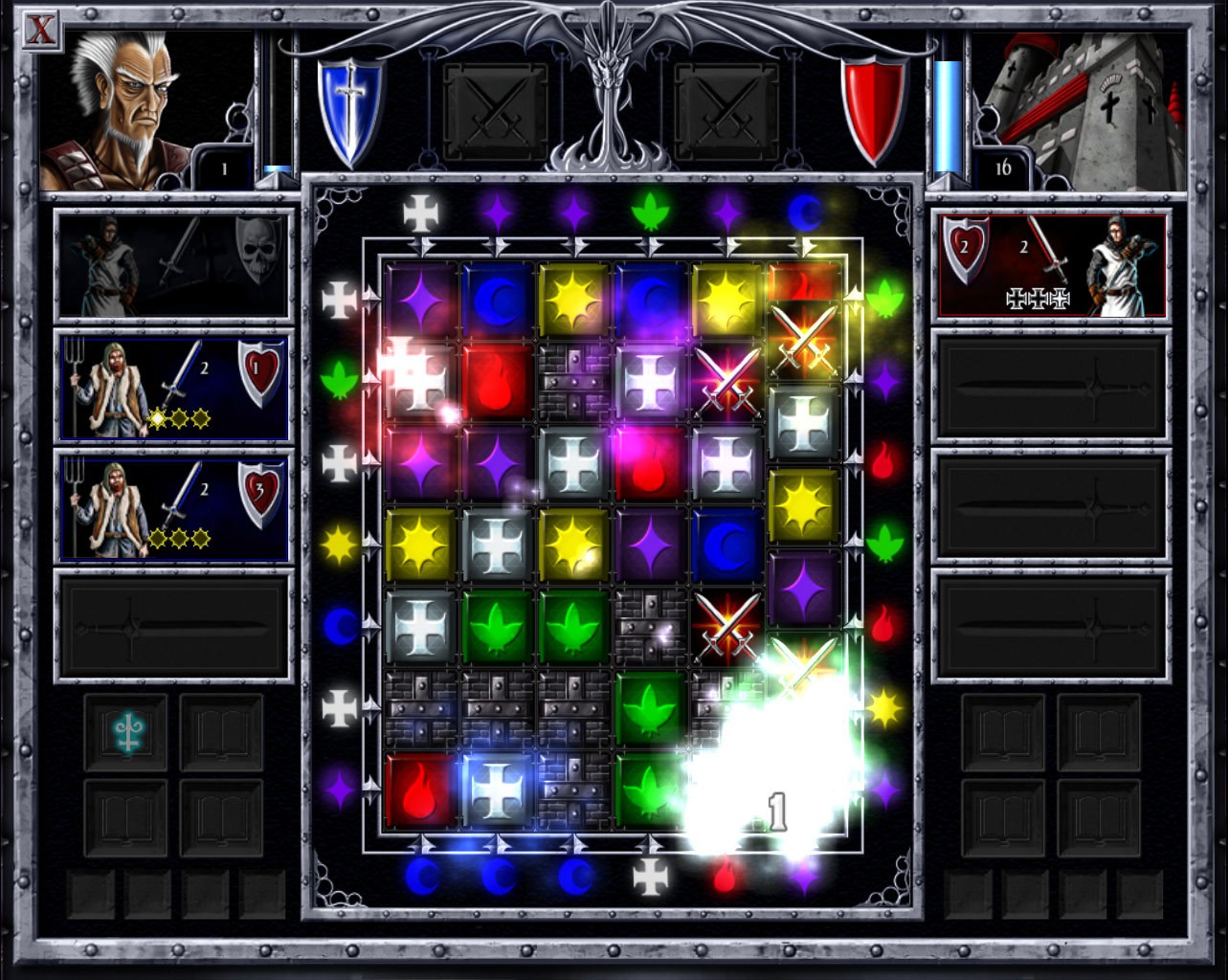Click the red enemy shield icon
This screenshot has width=1228, height=980.
click(x=873, y=107)
